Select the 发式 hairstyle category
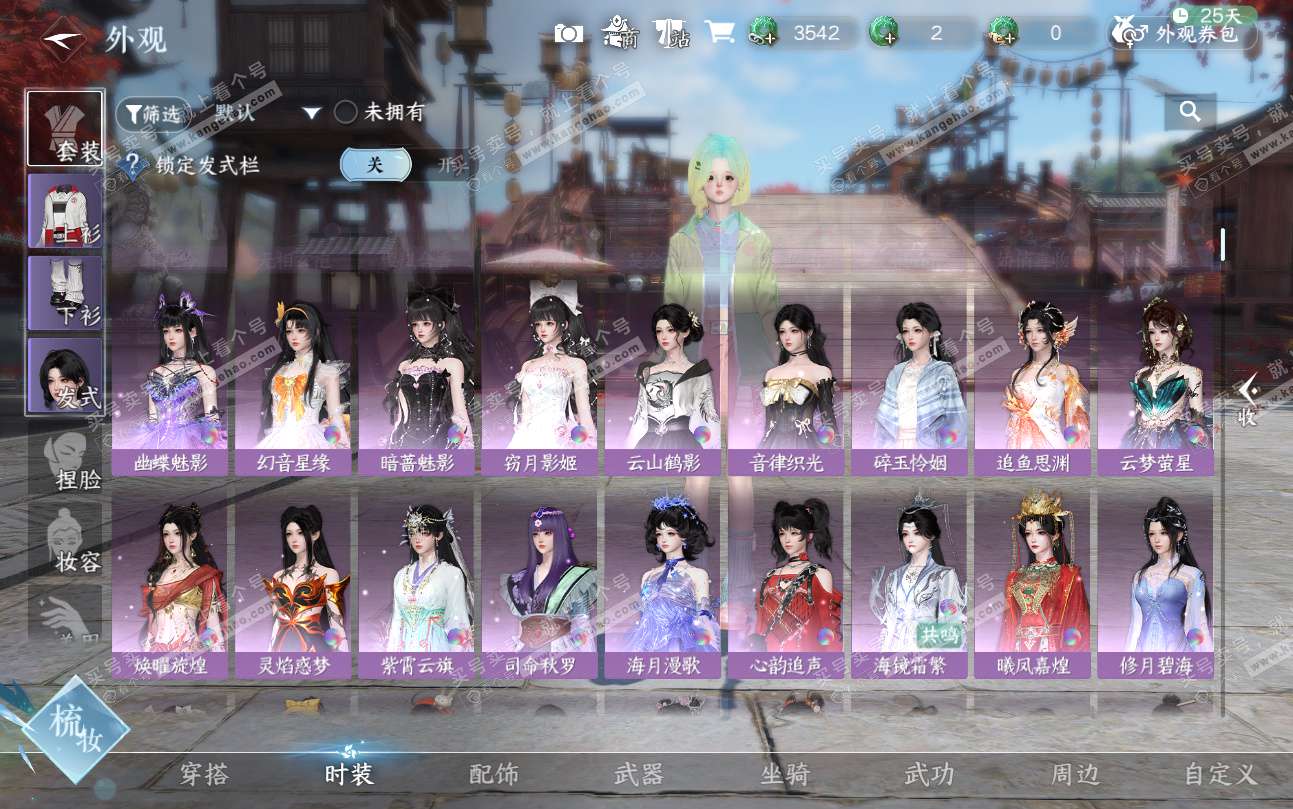 tap(66, 375)
